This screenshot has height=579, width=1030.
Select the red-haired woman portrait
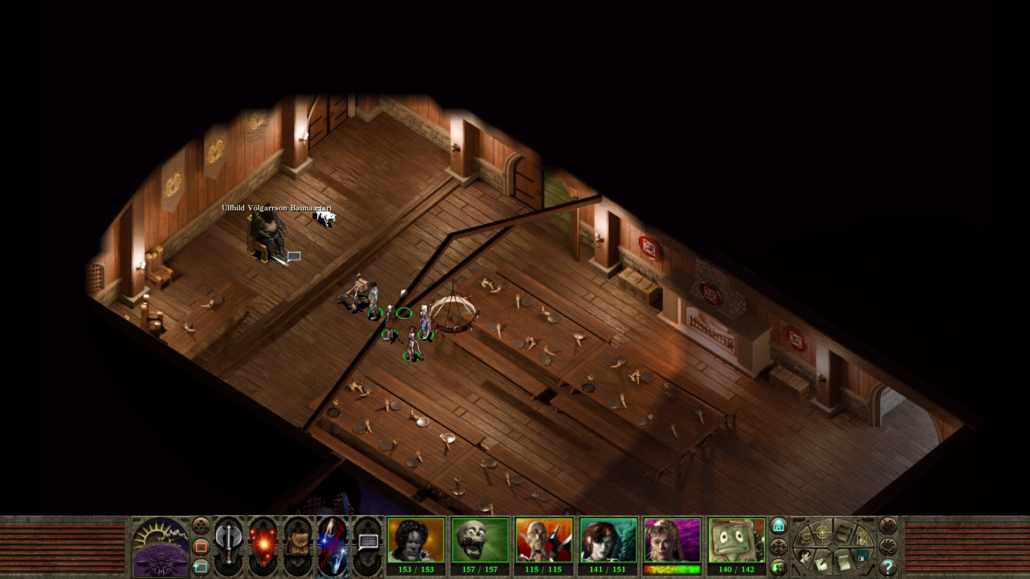[x=607, y=539]
